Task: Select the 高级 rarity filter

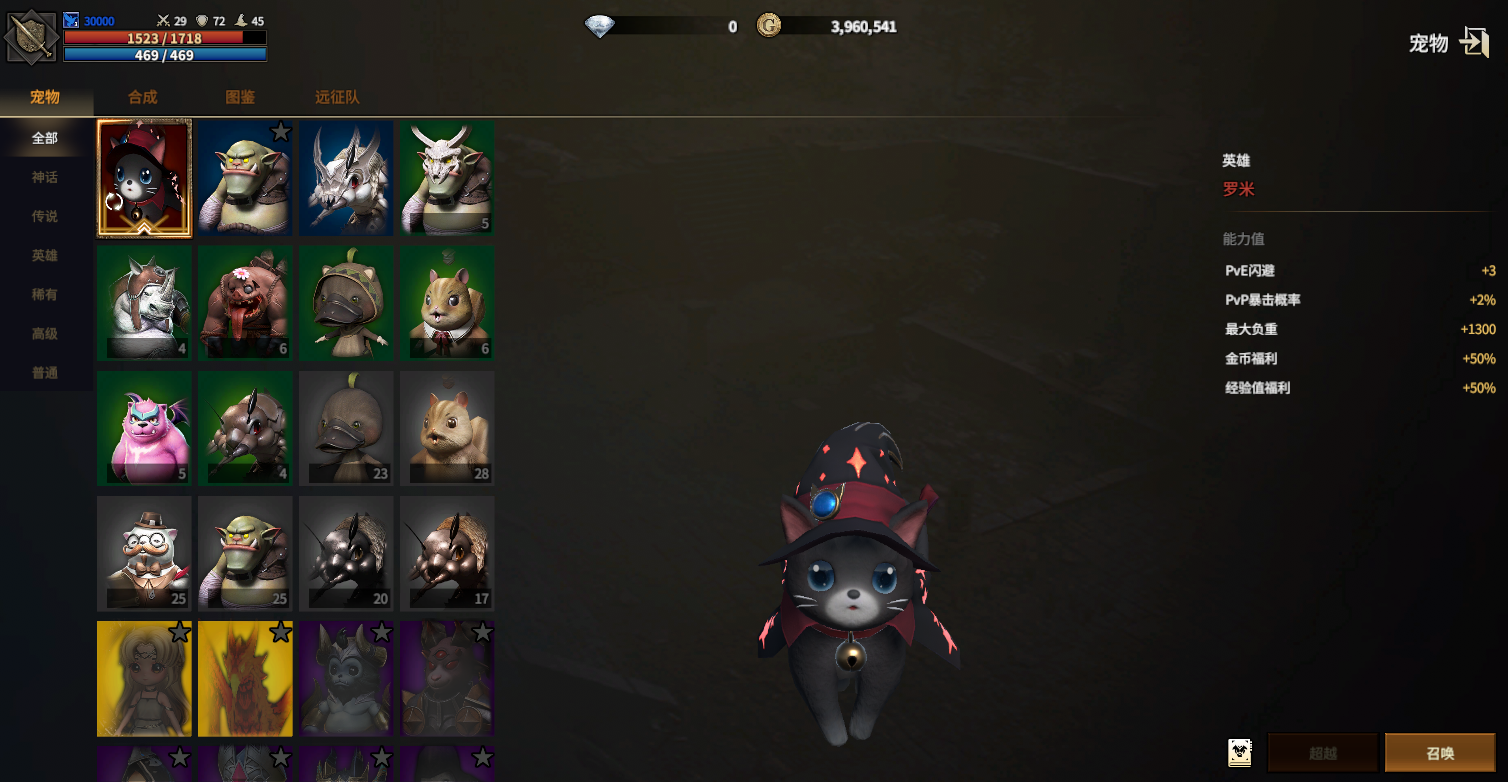Action: tap(45, 333)
